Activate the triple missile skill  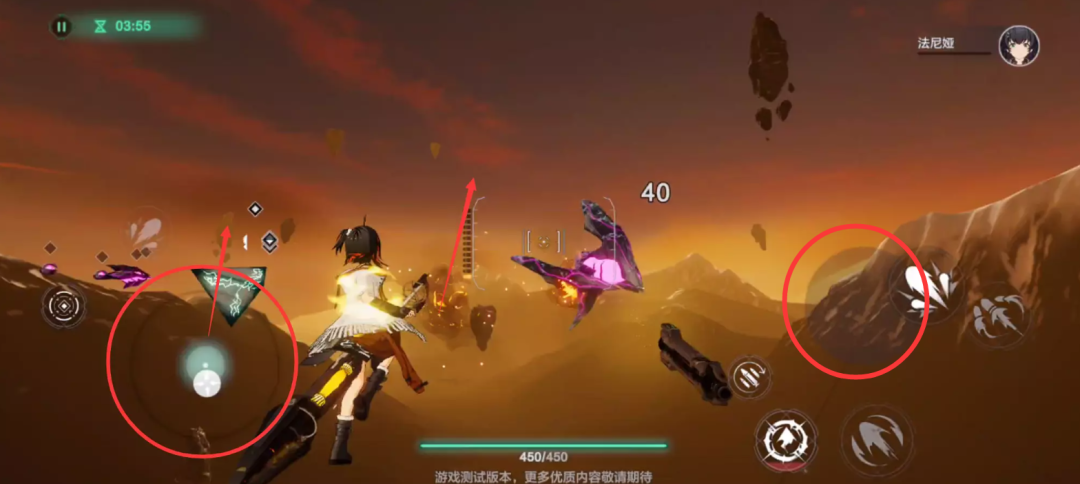(998, 316)
